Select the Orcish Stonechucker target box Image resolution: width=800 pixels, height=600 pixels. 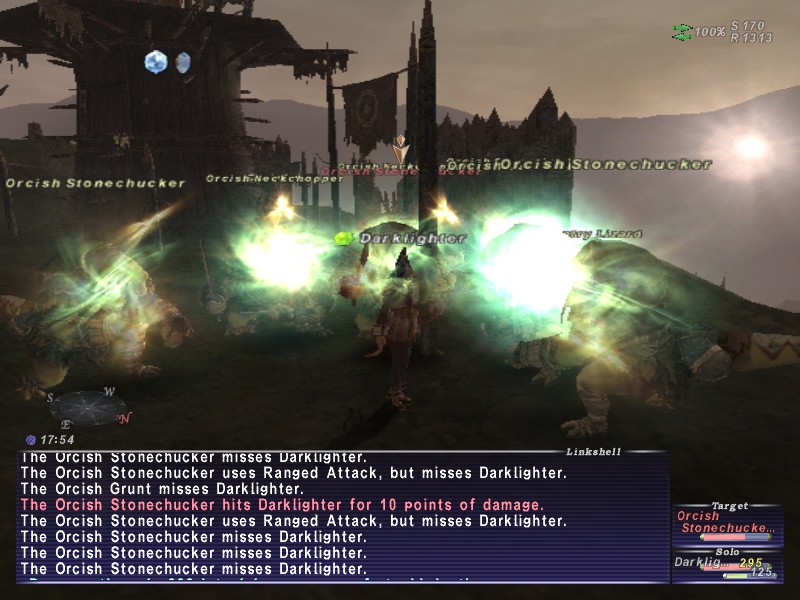pos(726,522)
